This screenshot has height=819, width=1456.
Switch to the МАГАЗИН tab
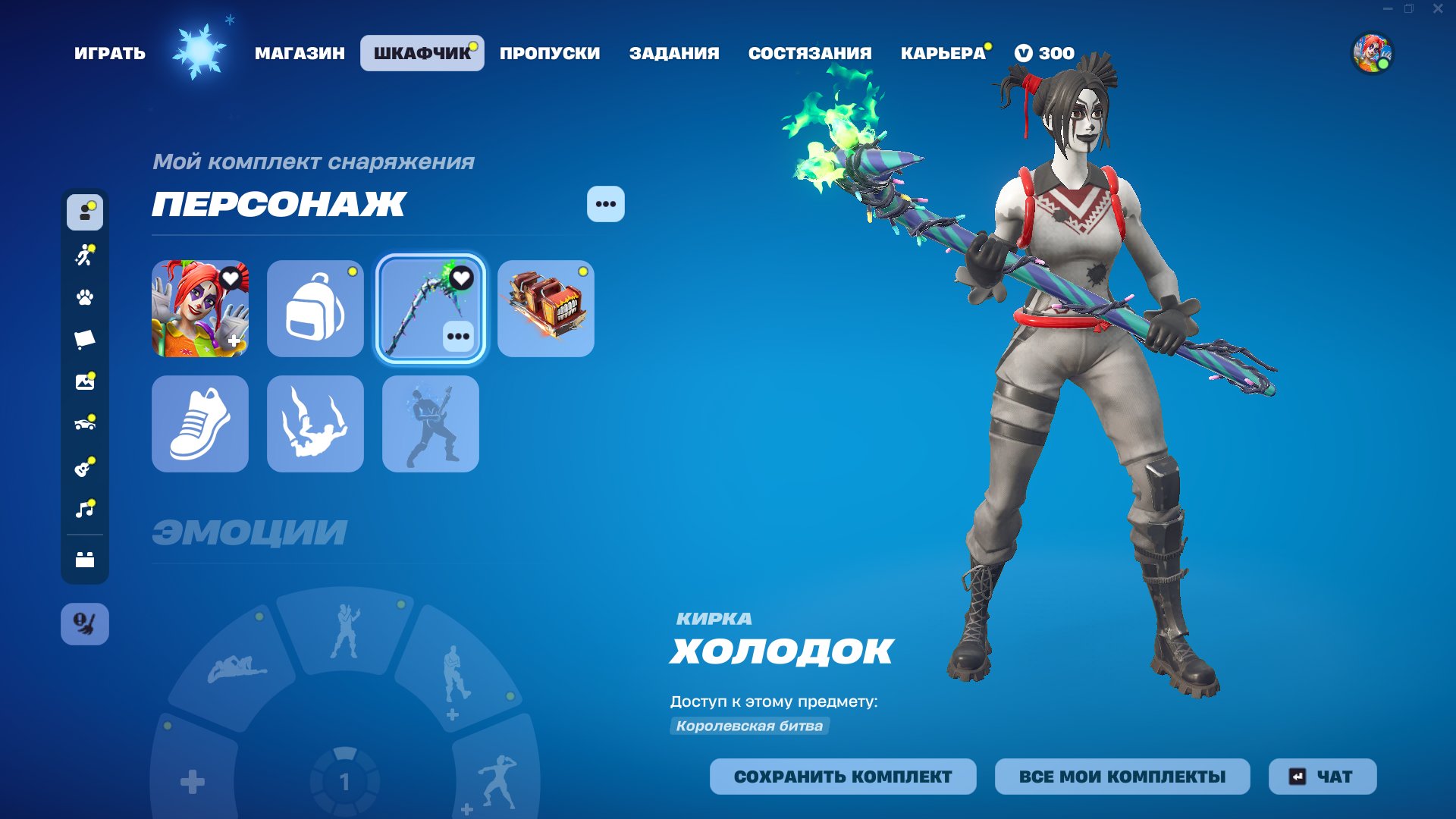click(x=300, y=53)
